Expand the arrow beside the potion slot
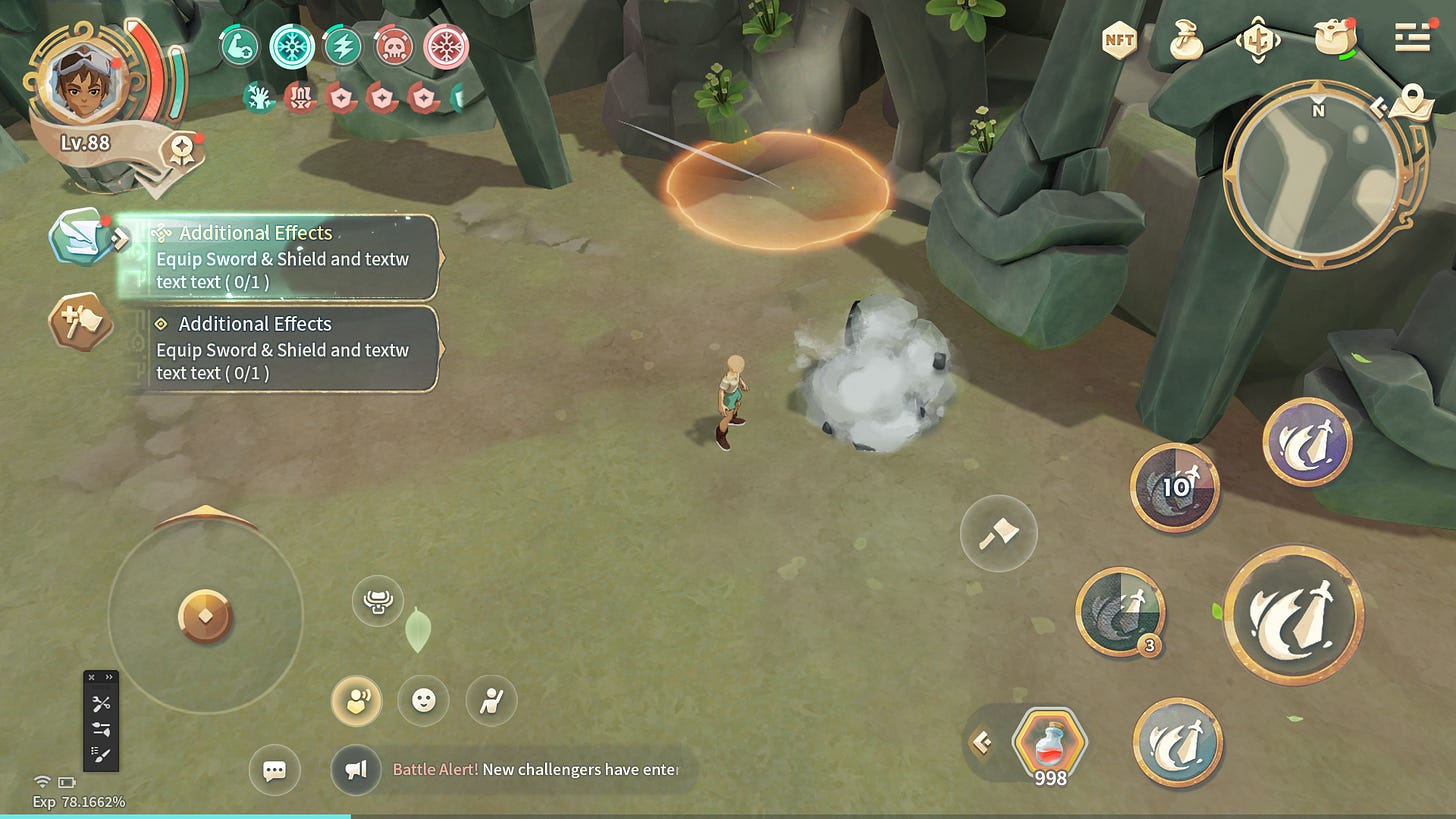This screenshot has width=1456, height=819. [x=982, y=742]
